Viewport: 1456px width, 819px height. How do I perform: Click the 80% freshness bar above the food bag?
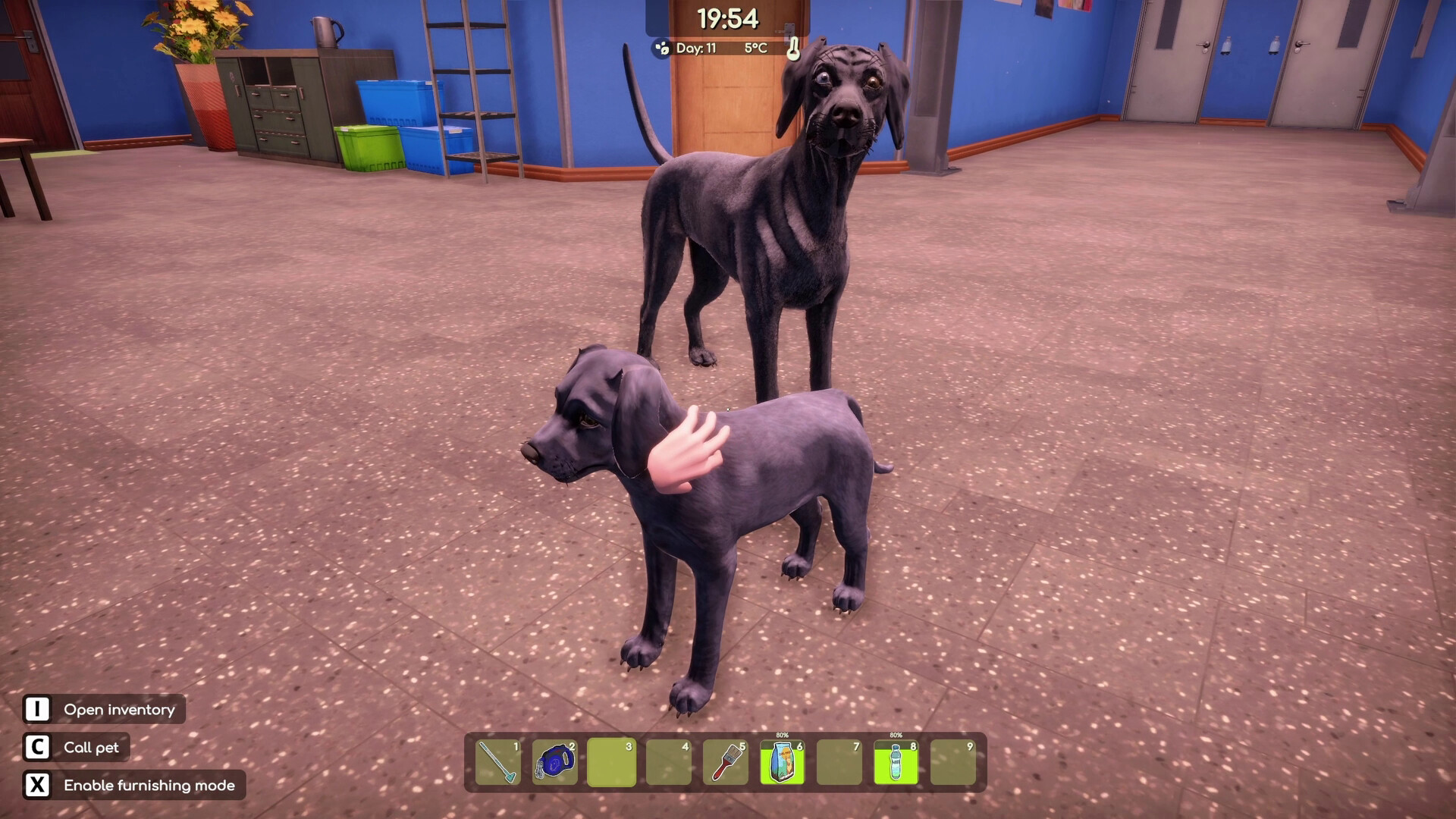782,735
